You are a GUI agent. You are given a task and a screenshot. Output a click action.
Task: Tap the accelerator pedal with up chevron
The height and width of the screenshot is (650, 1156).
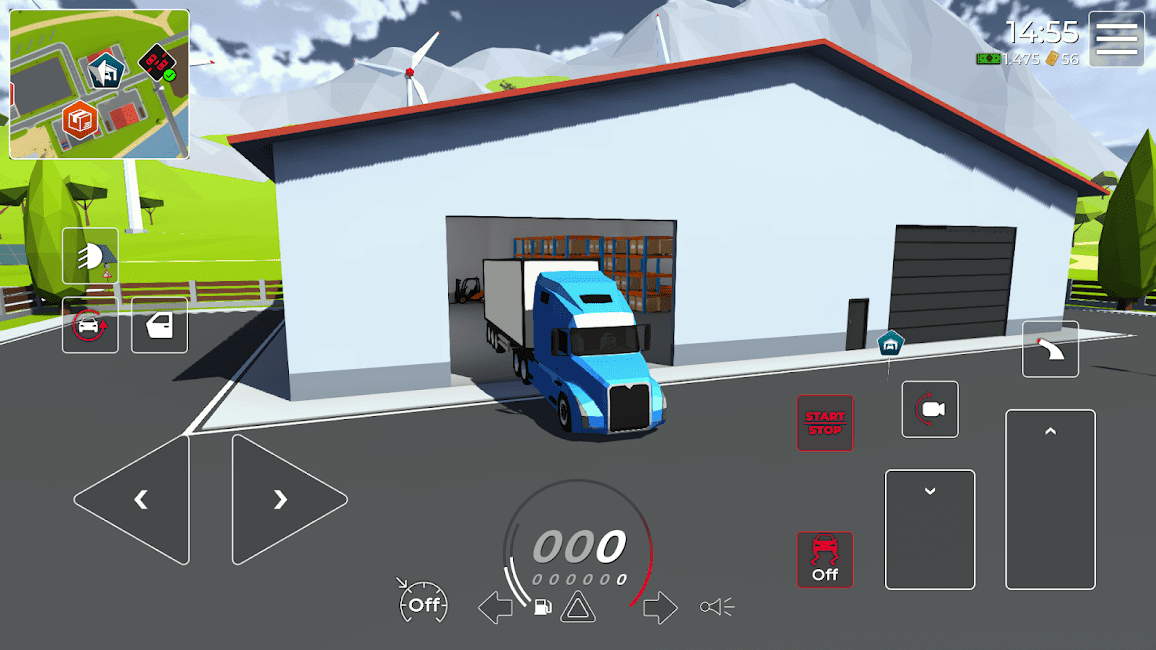click(x=1050, y=499)
